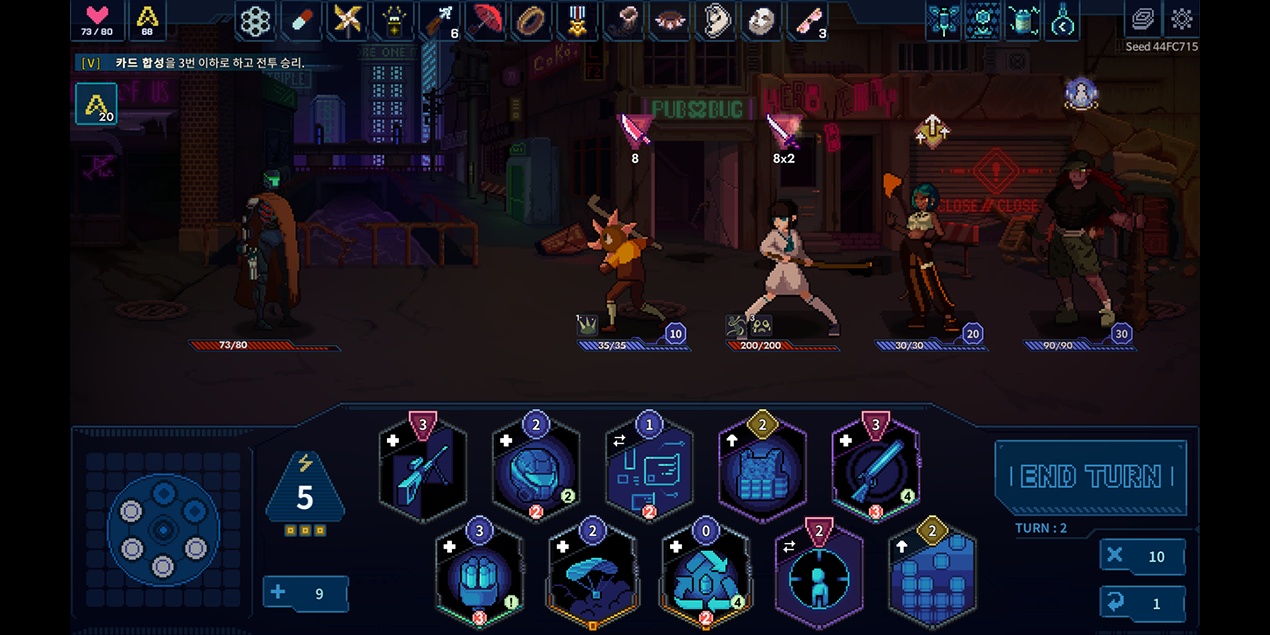This screenshot has height=635, width=1270.
Task: Click the draw pile button showing 9
Action: pos(305,593)
